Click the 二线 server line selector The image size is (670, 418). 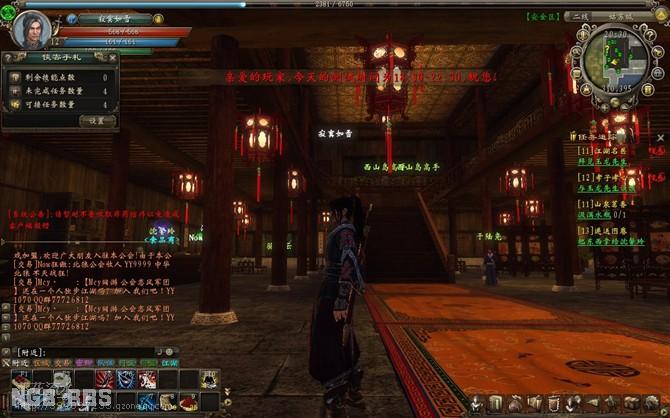pyautogui.click(x=582, y=17)
